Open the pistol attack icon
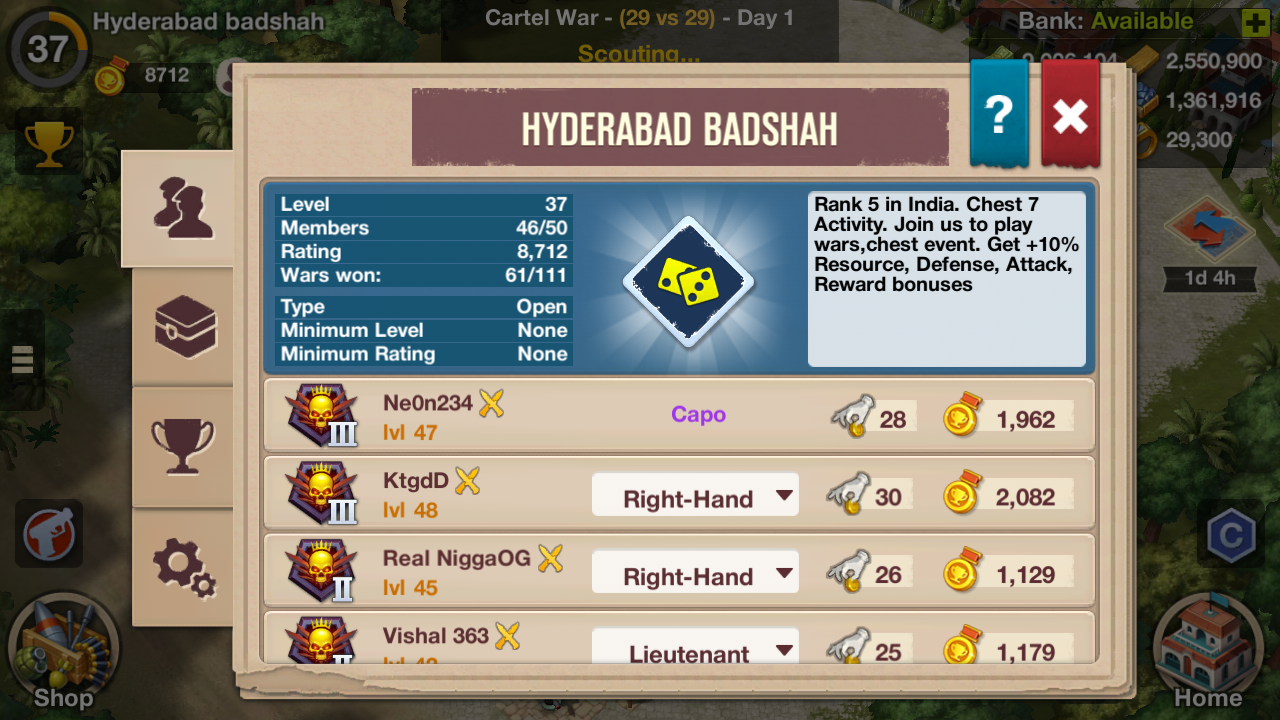 49,534
